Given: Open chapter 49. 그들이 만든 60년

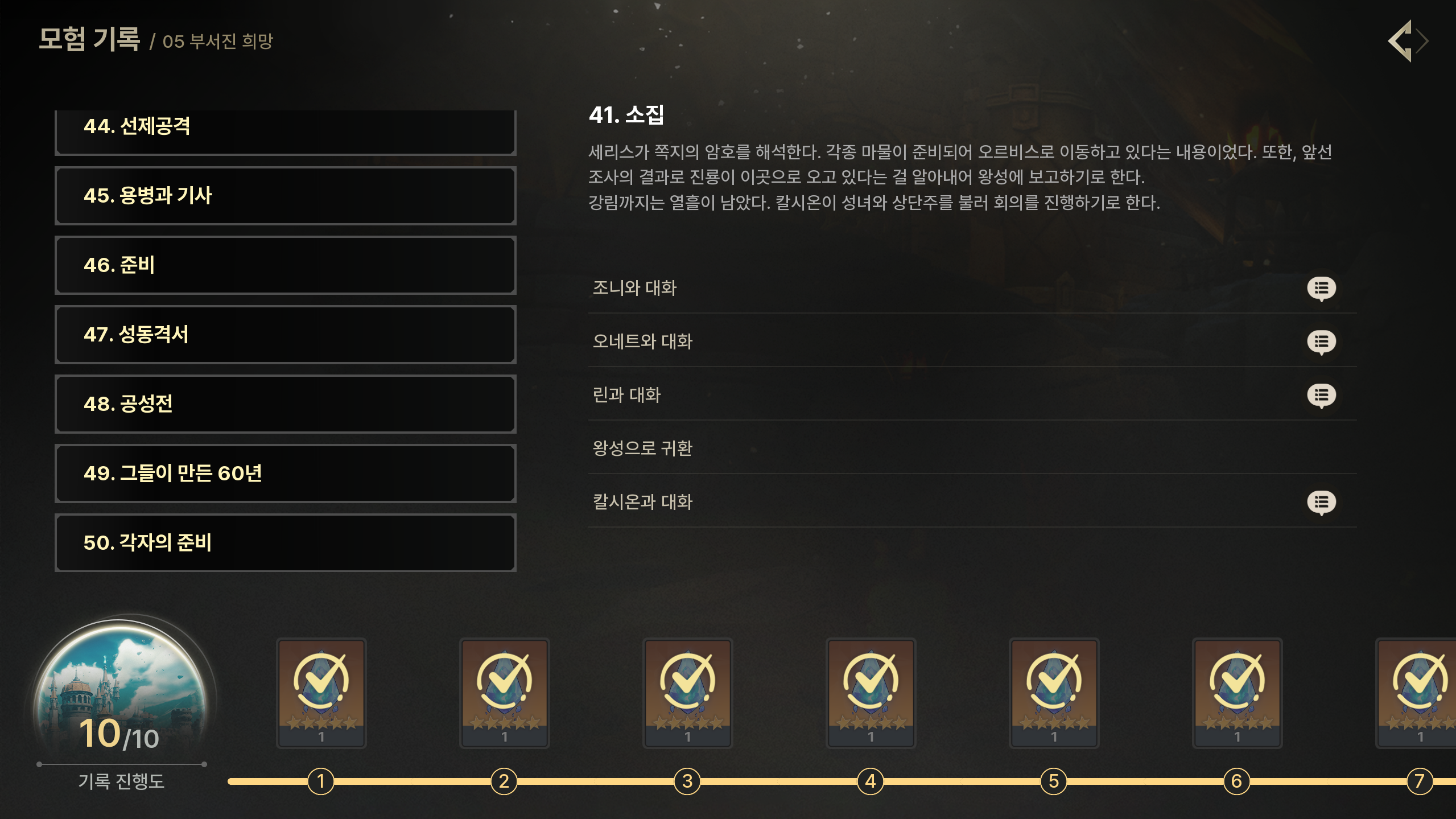Looking at the screenshot, I should (x=285, y=474).
